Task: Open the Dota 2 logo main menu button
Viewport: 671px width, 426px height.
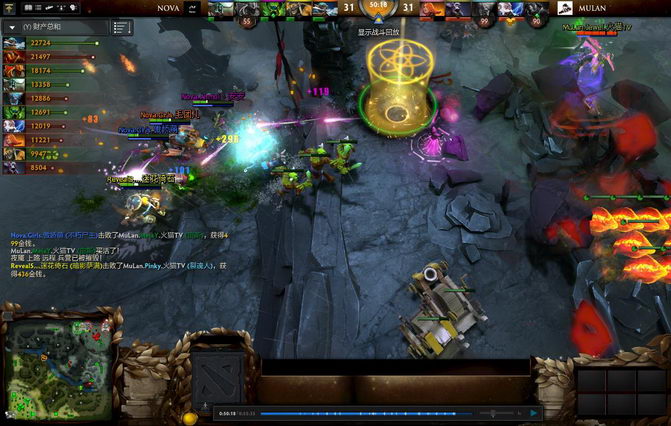Action: (x=215, y=377)
